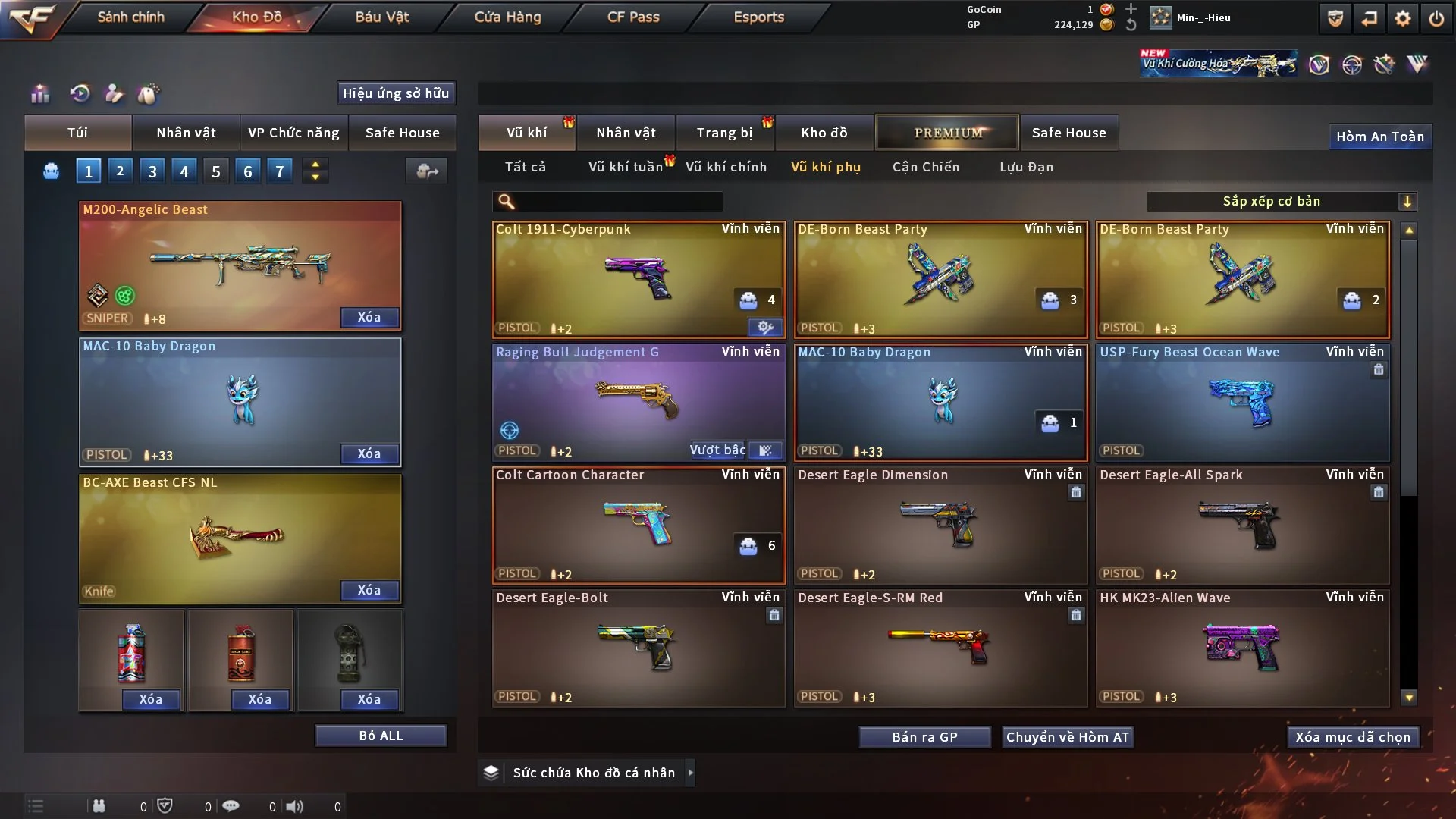Viewport: 1456px width, 819px height.
Task: Open the Sảnh chính lobby menu
Action: tap(130, 17)
